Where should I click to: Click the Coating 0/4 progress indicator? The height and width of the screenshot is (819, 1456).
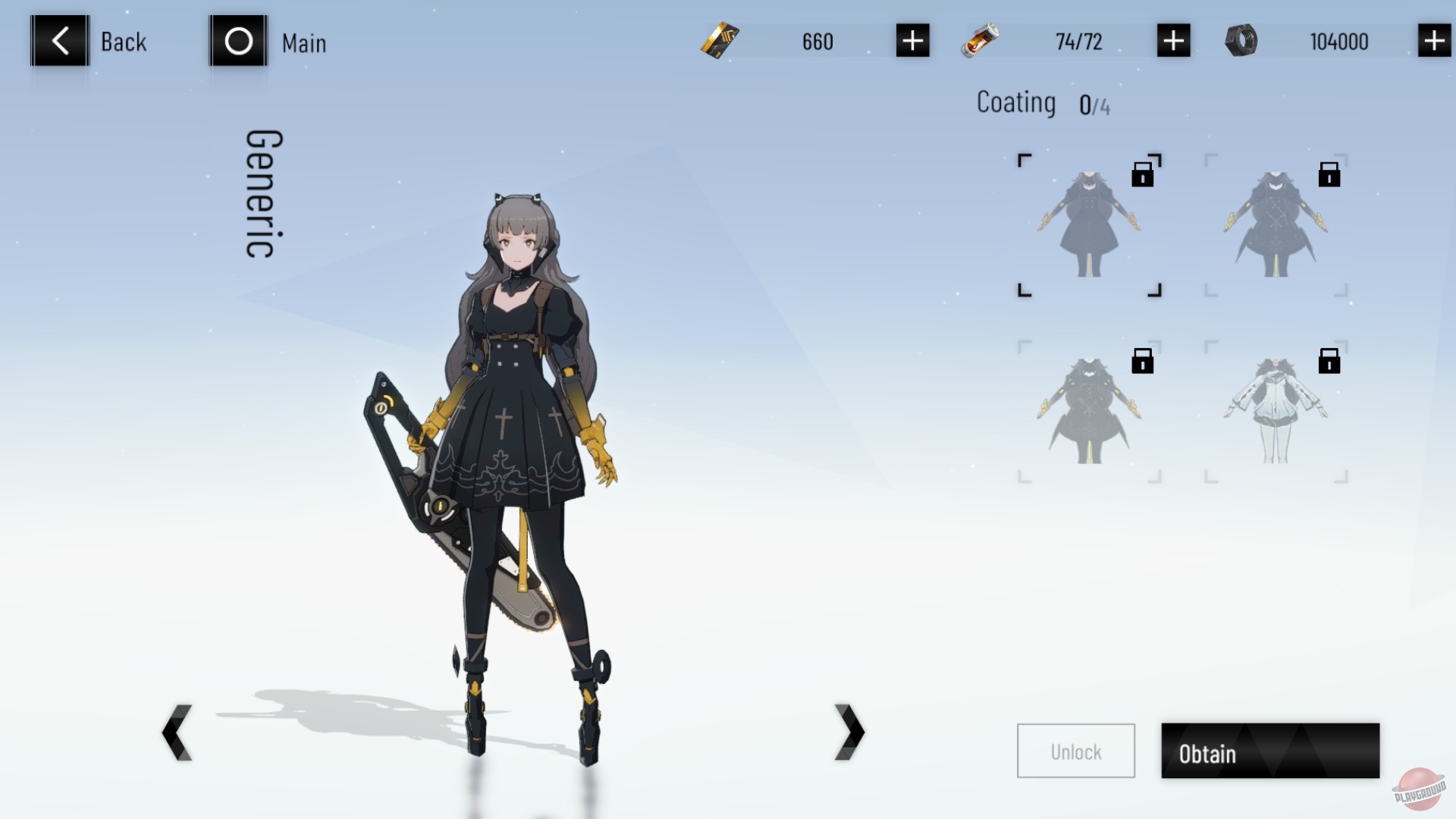tap(1044, 102)
